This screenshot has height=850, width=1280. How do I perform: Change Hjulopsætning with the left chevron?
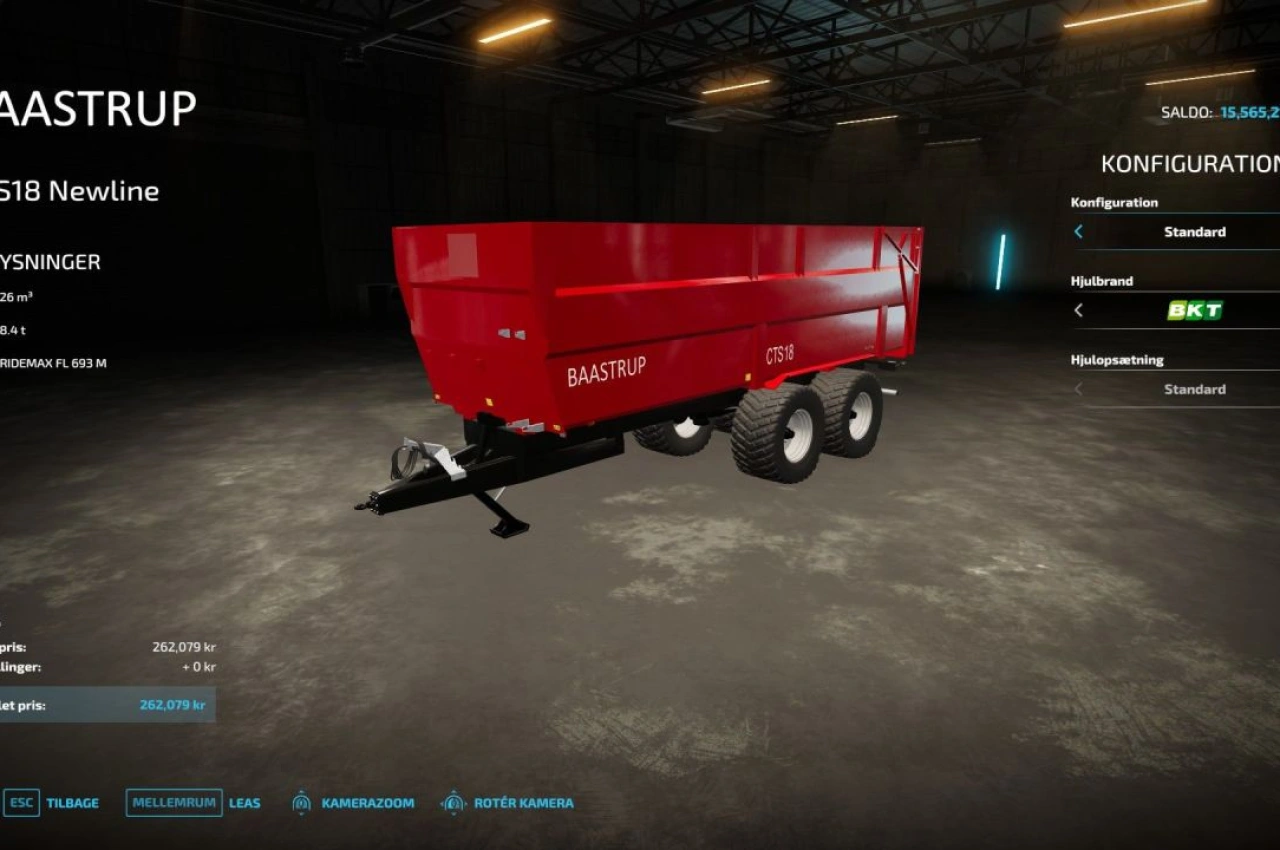coord(1077,389)
